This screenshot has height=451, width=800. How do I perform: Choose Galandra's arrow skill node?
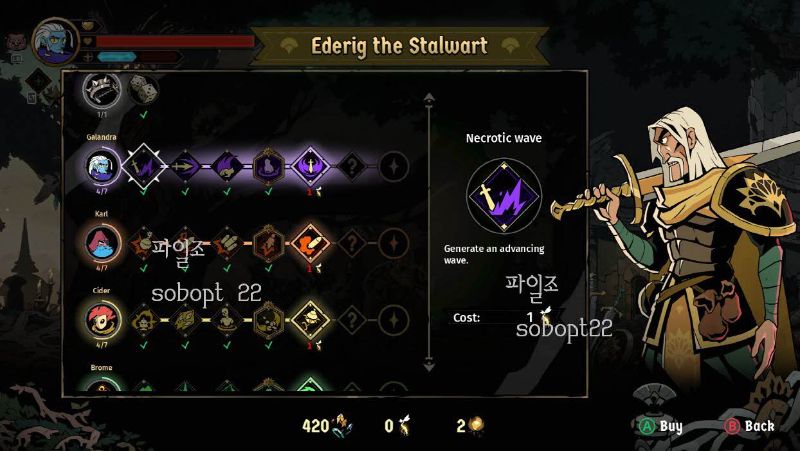pyautogui.click(x=184, y=164)
